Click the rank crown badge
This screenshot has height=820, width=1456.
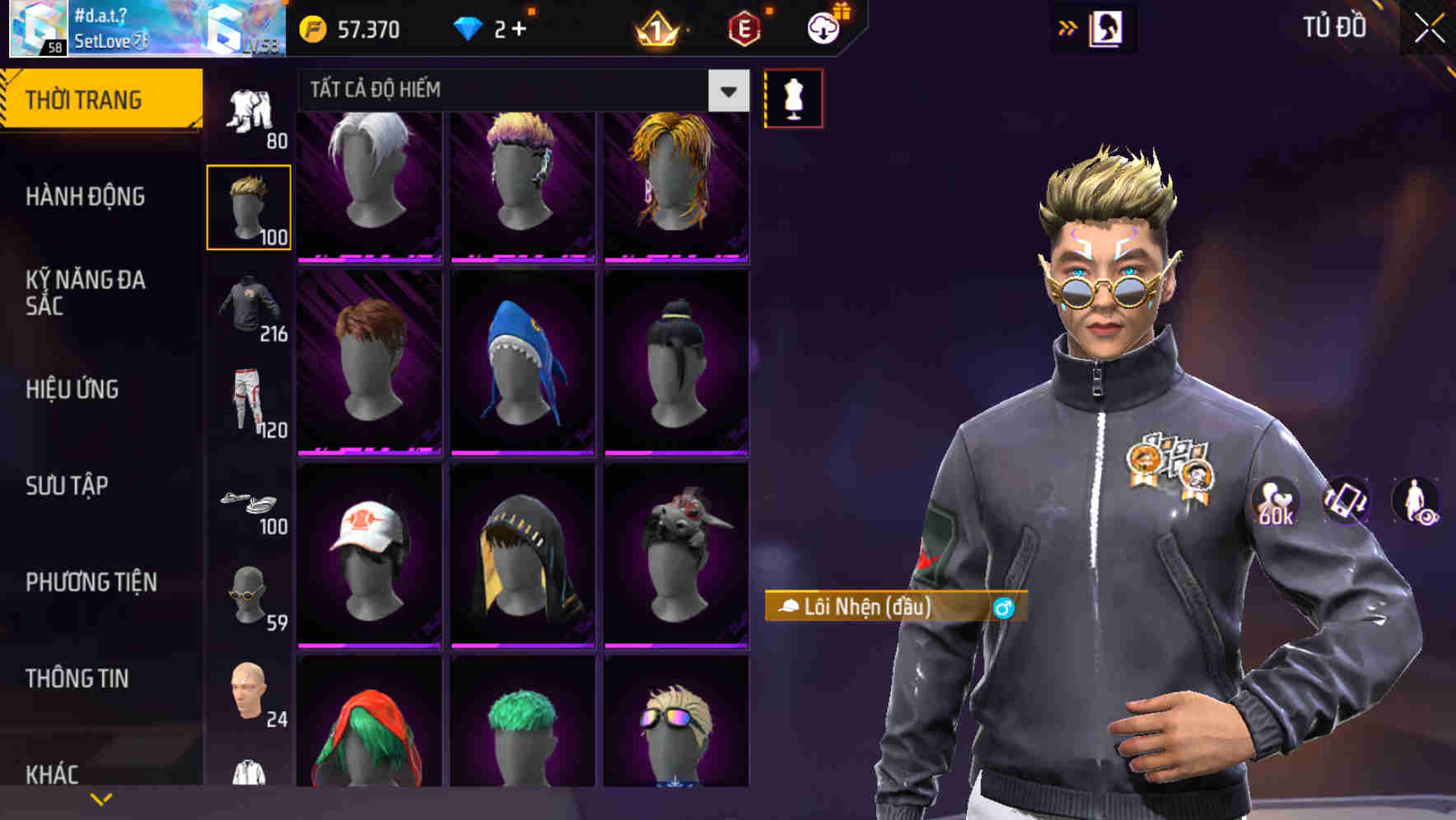tap(656, 29)
